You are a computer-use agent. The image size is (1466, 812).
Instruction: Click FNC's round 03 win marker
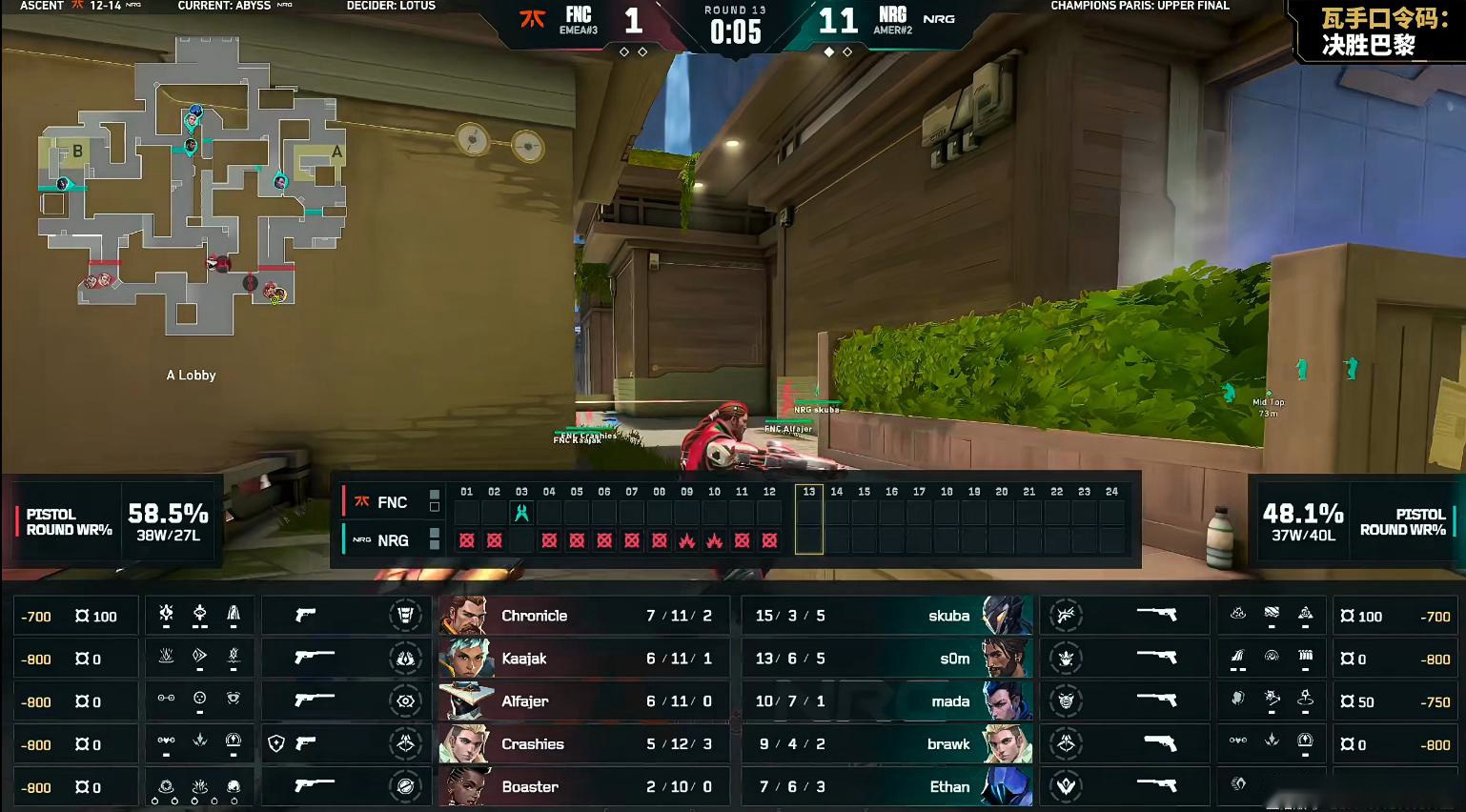pyautogui.click(x=521, y=513)
